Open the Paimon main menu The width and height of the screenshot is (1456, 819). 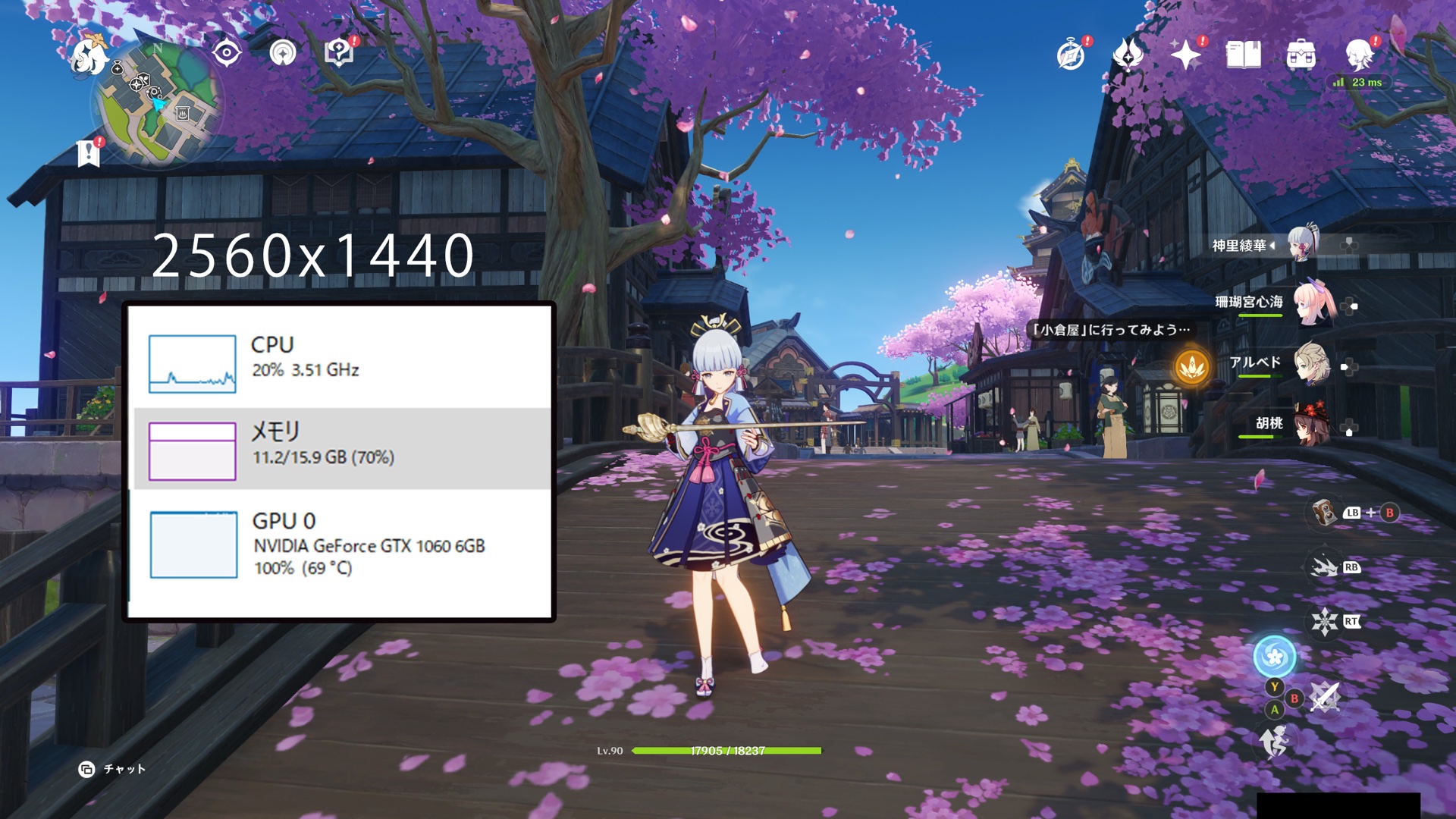point(89,57)
